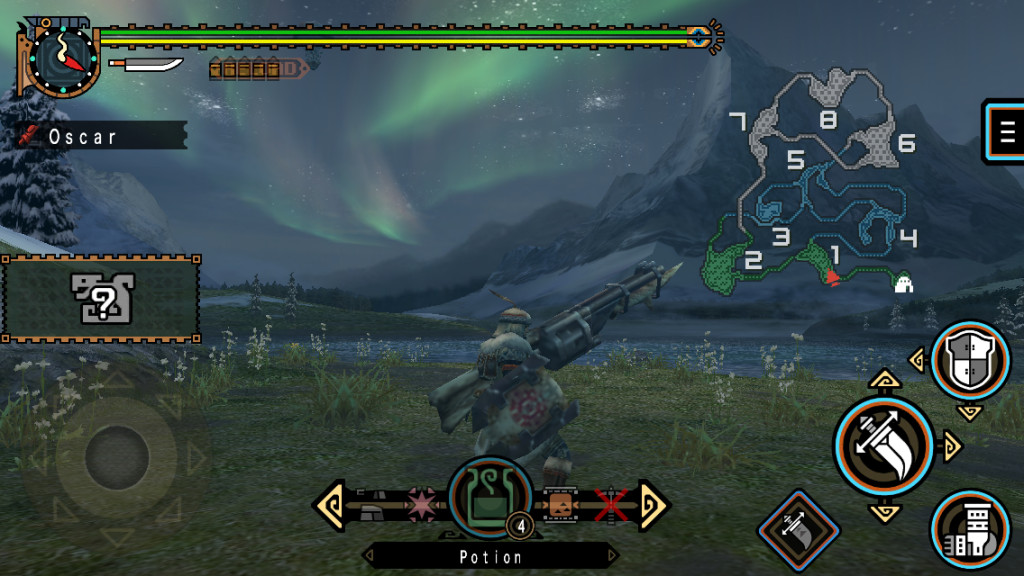Tap the right arrow beside the attack button
Screen dimensions: 1024x576
(951, 446)
